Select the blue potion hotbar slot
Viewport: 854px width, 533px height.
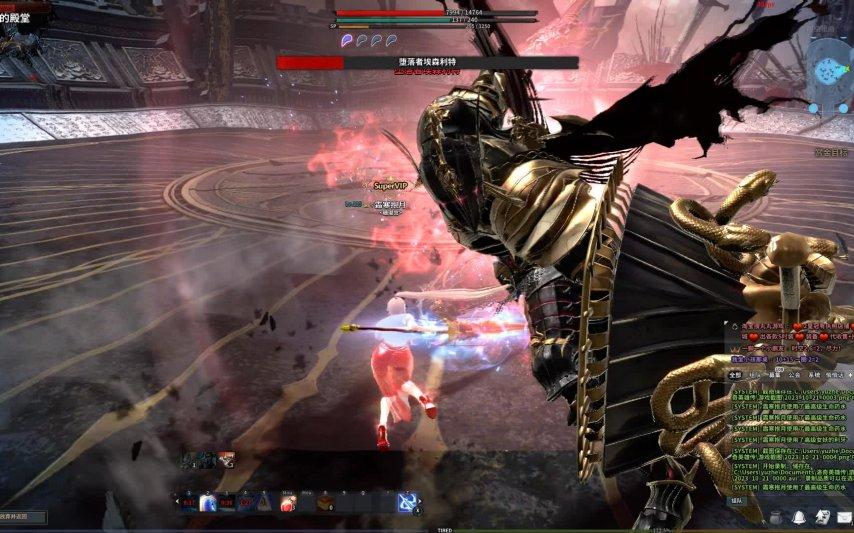point(208,503)
